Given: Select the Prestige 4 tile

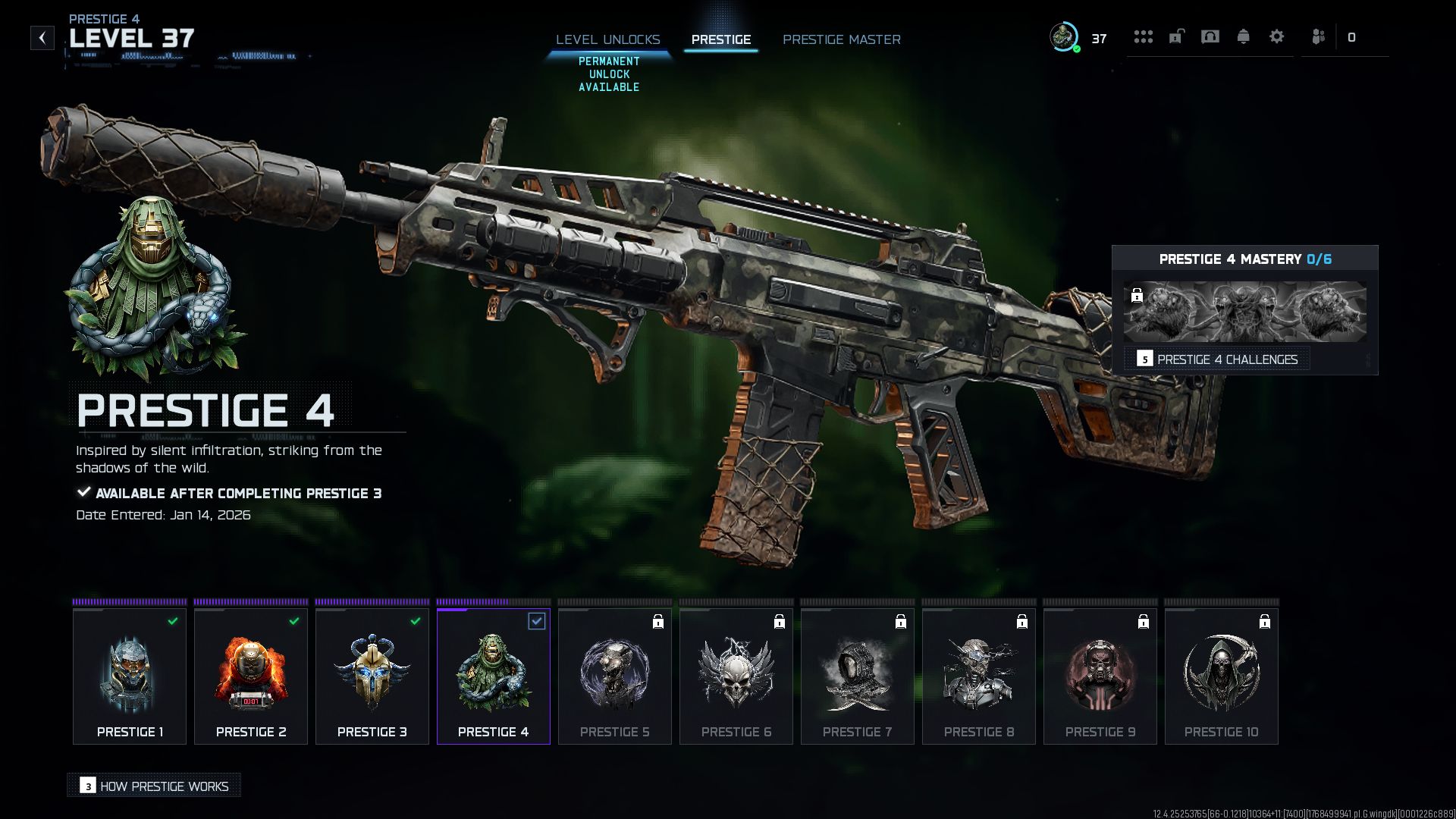Looking at the screenshot, I should pyautogui.click(x=494, y=676).
